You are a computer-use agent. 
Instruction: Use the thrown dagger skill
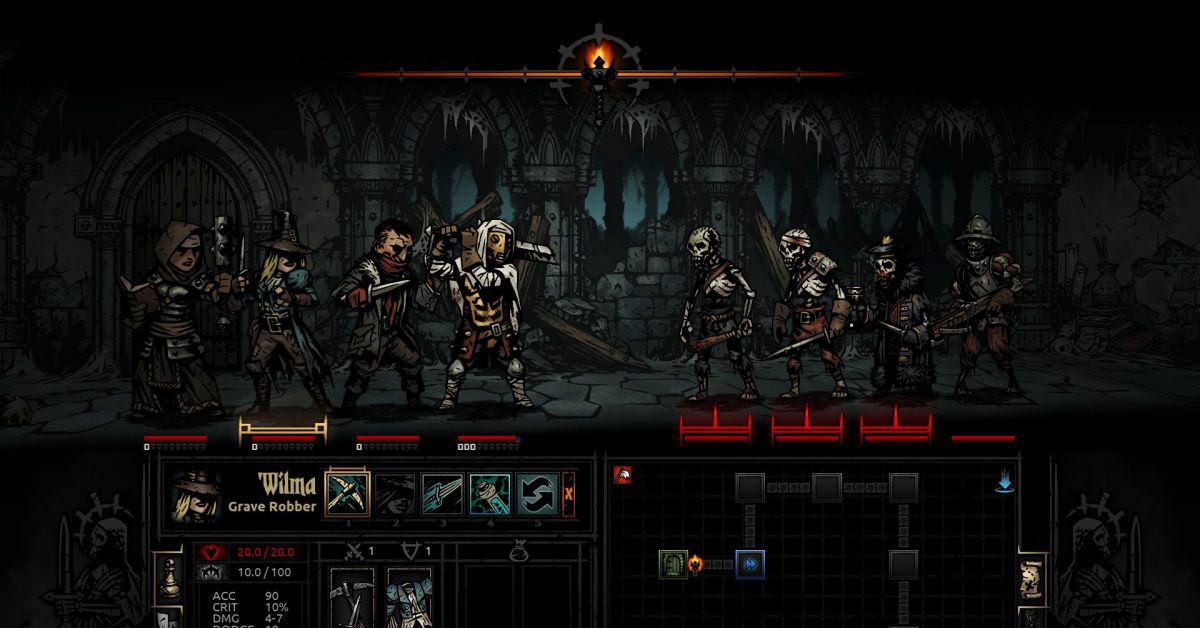coord(443,493)
